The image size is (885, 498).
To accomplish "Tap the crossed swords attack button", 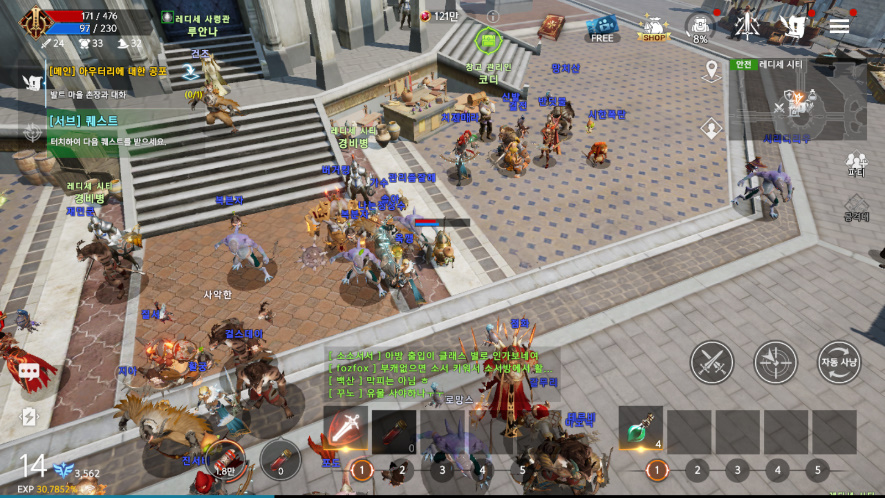I will pyautogui.click(x=712, y=362).
